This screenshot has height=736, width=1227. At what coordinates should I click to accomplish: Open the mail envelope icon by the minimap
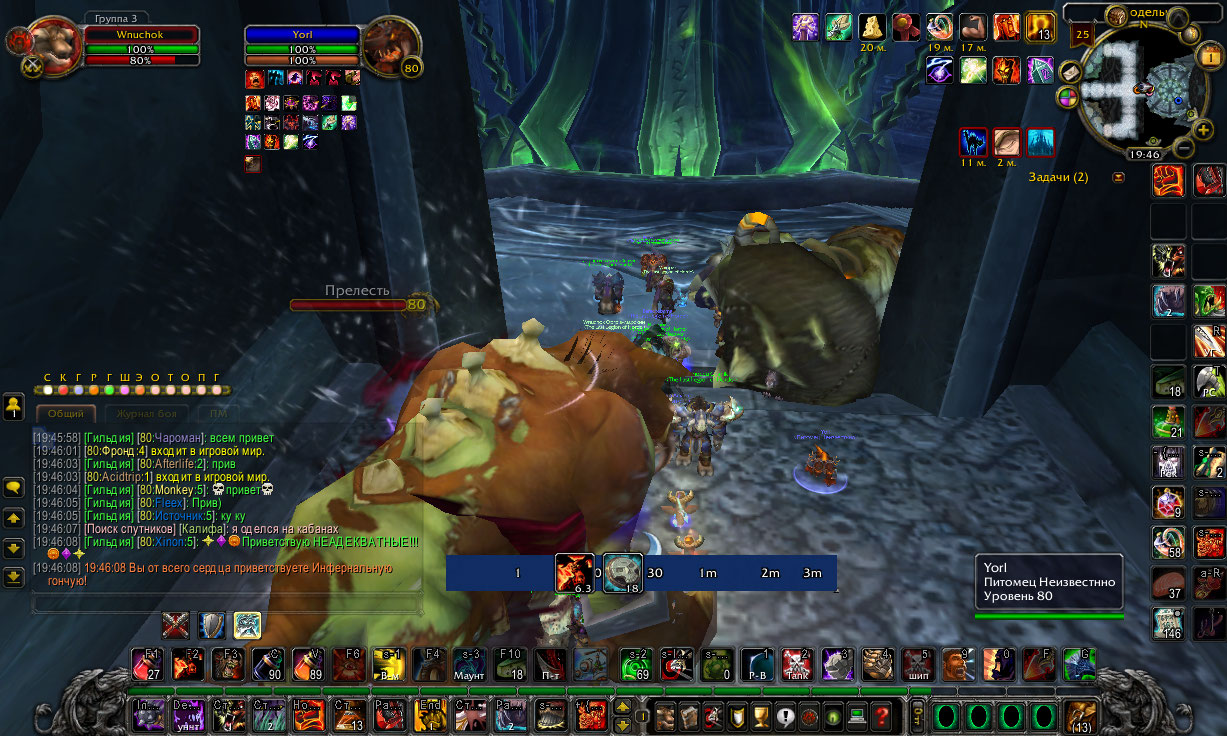point(1069,73)
